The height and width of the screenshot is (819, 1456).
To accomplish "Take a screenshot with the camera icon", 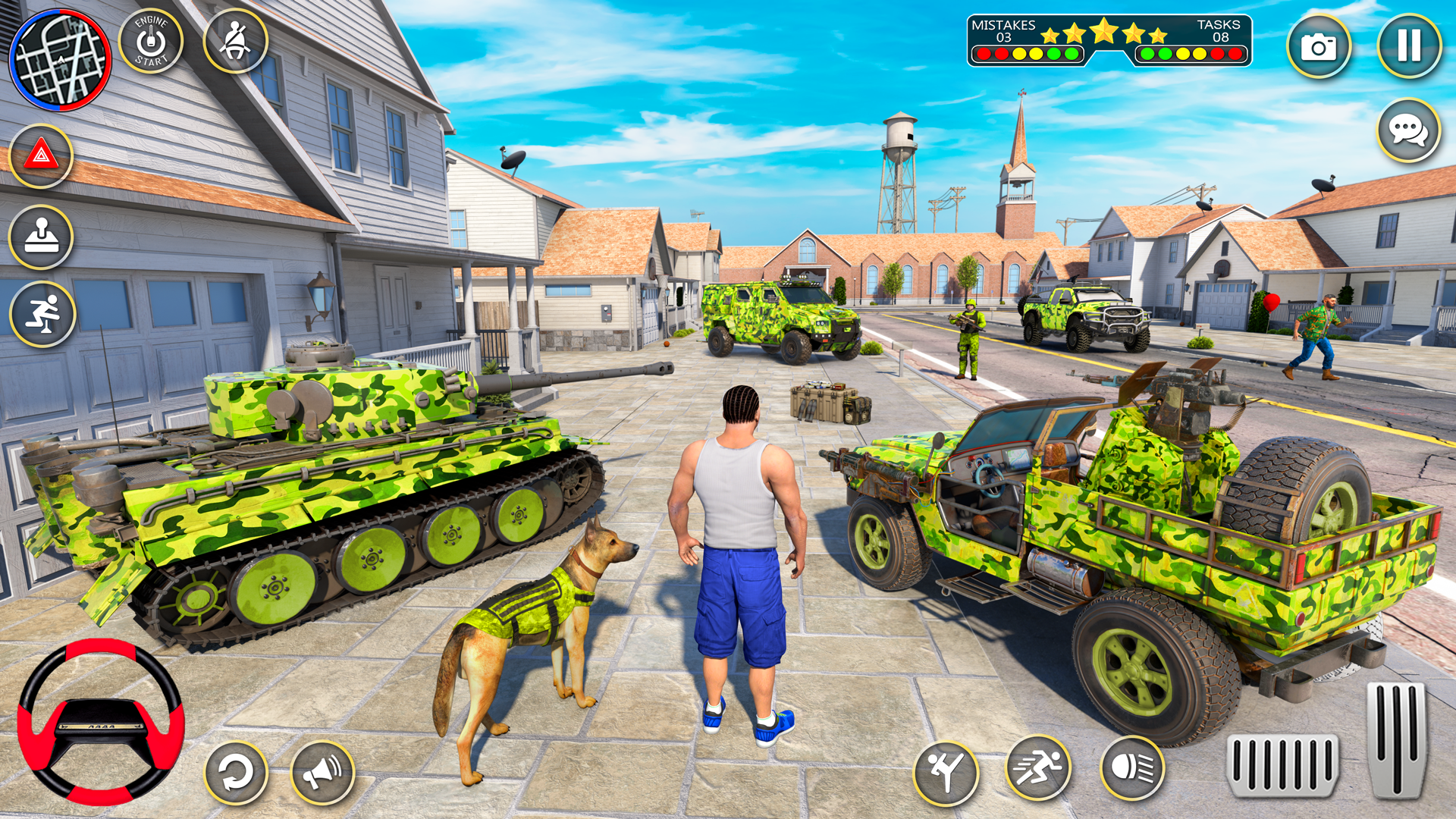I will [1319, 47].
